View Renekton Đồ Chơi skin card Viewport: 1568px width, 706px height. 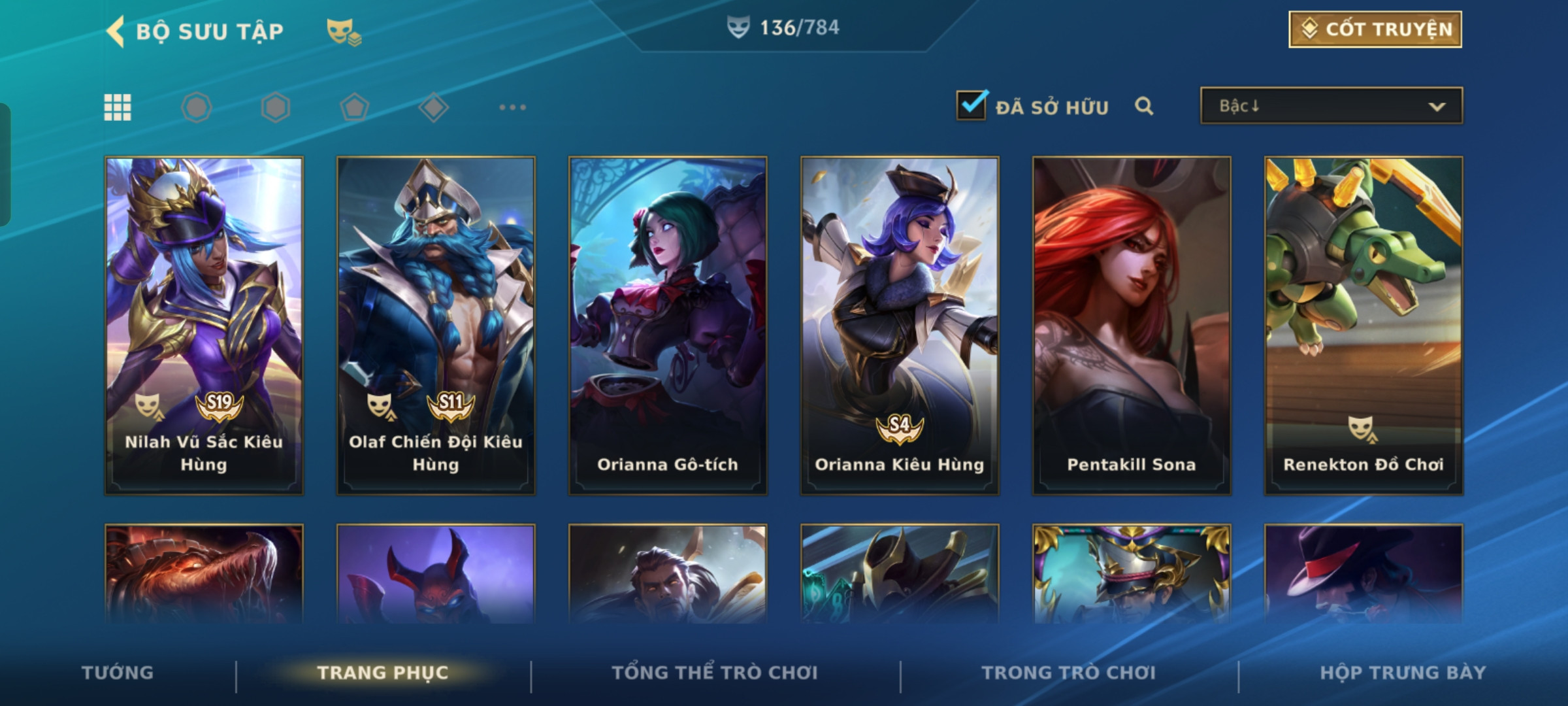pyautogui.click(x=1364, y=325)
